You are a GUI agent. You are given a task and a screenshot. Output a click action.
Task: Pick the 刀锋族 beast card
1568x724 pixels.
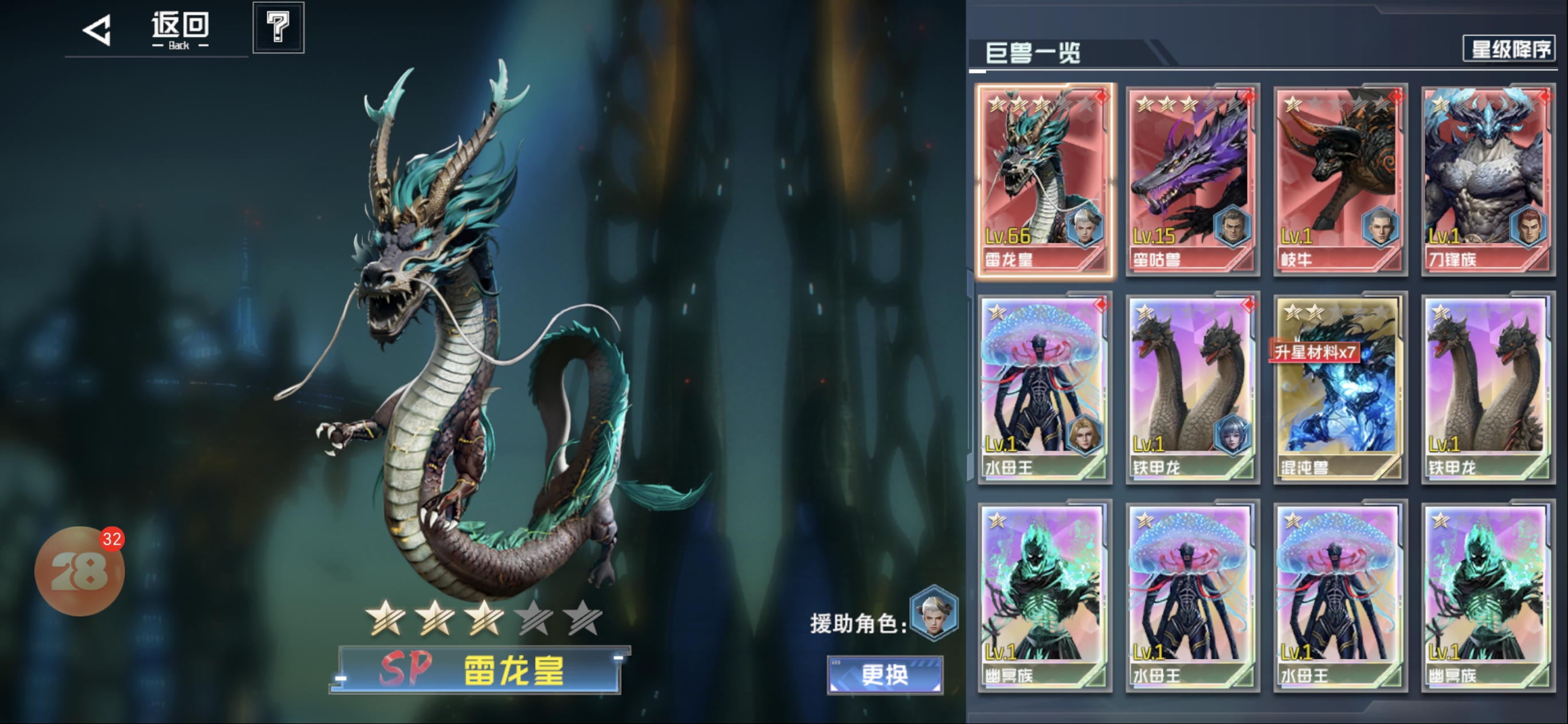(x=1488, y=180)
